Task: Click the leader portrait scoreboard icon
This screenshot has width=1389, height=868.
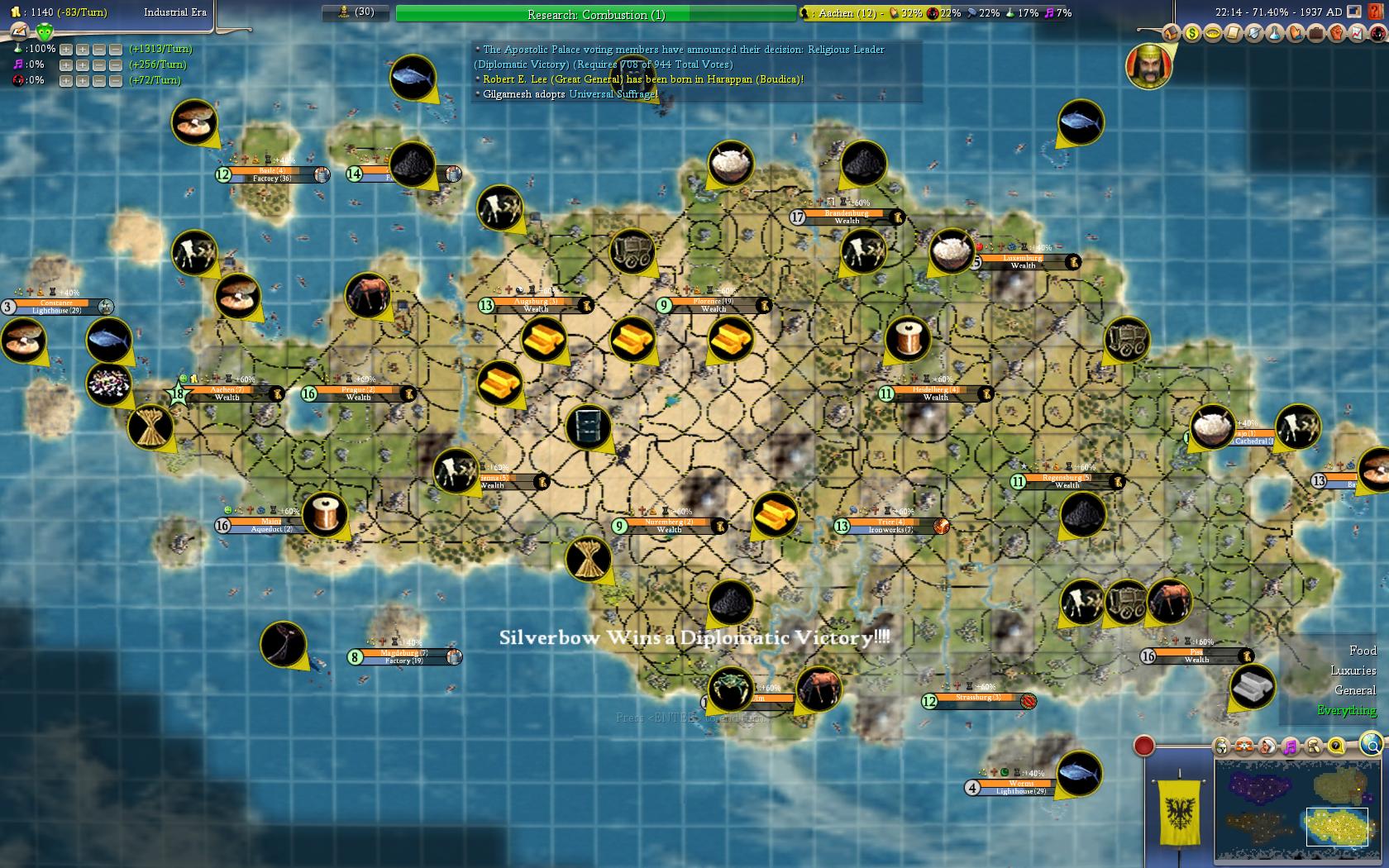Action: coord(1148,65)
